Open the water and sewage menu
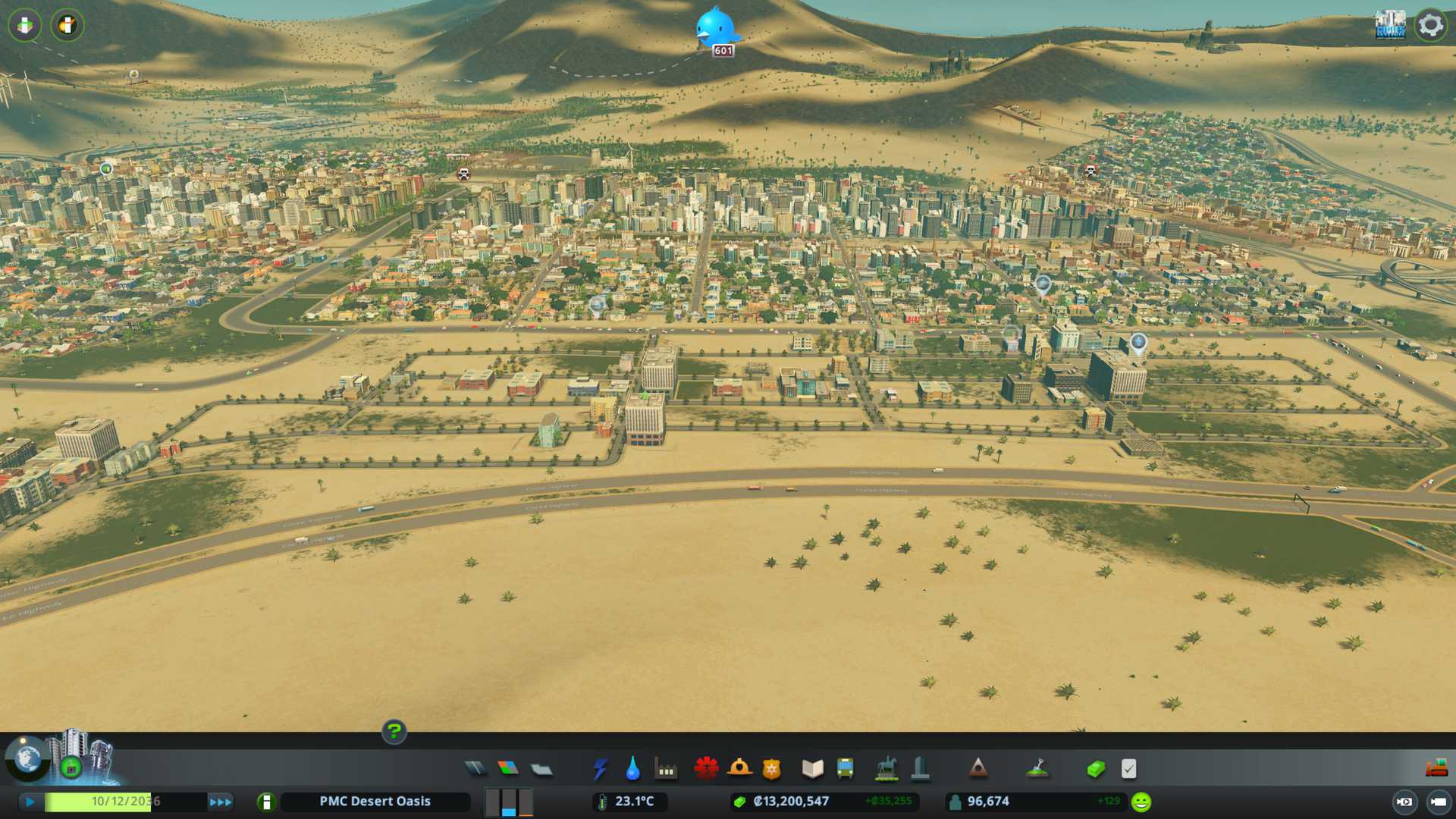Viewport: 1456px width, 819px height. tap(633, 769)
